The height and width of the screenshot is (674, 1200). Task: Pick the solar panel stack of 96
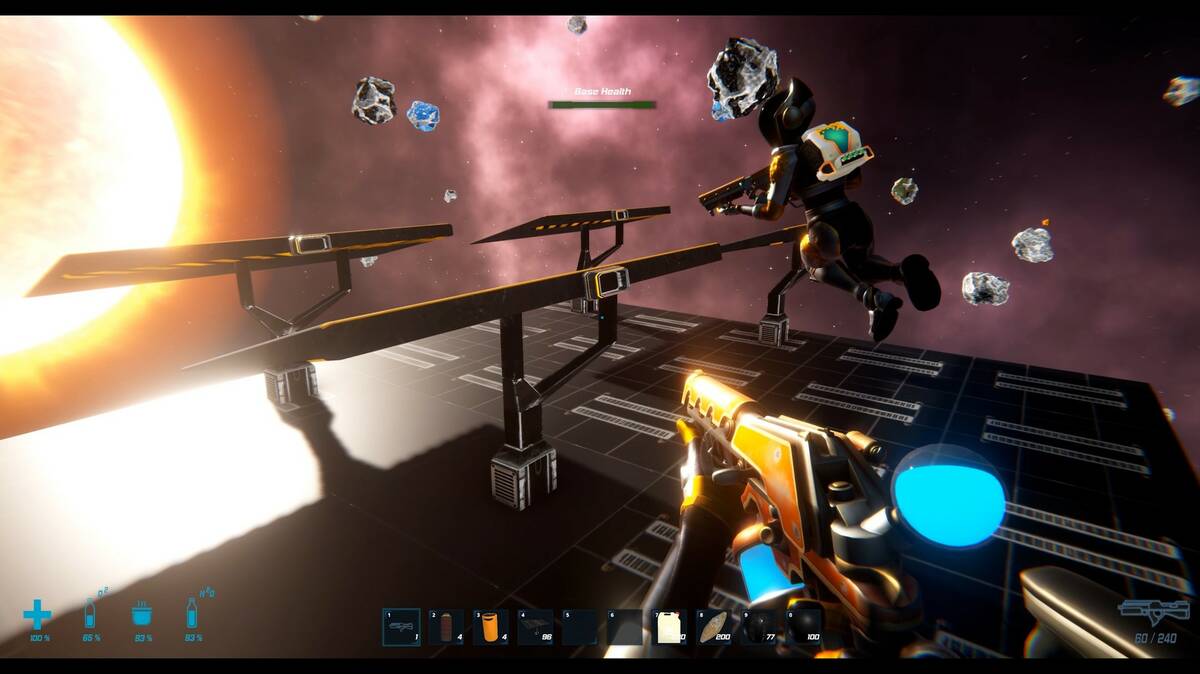coord(536,627)
